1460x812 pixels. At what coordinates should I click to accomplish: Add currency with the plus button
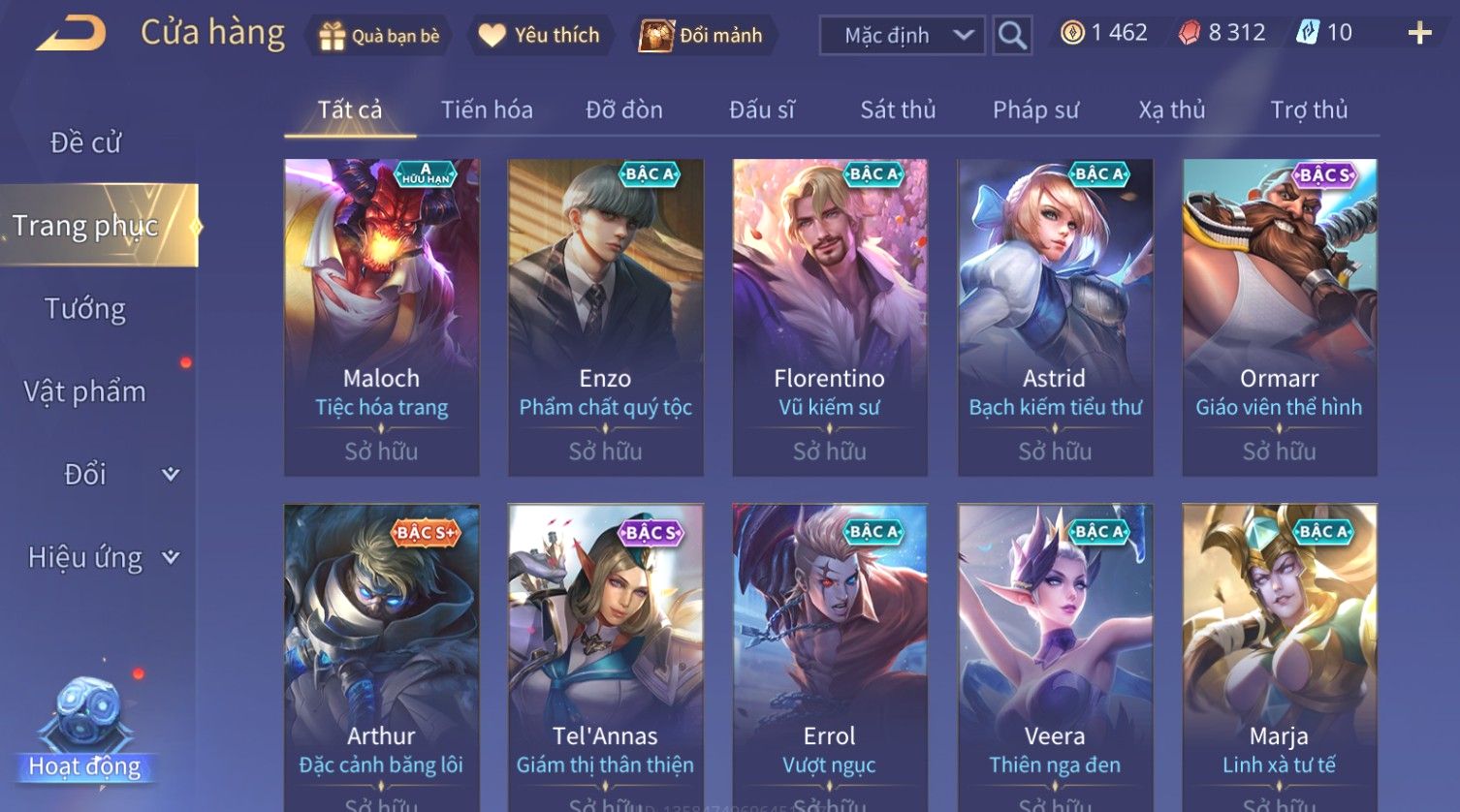click(x=1419, y=34)
